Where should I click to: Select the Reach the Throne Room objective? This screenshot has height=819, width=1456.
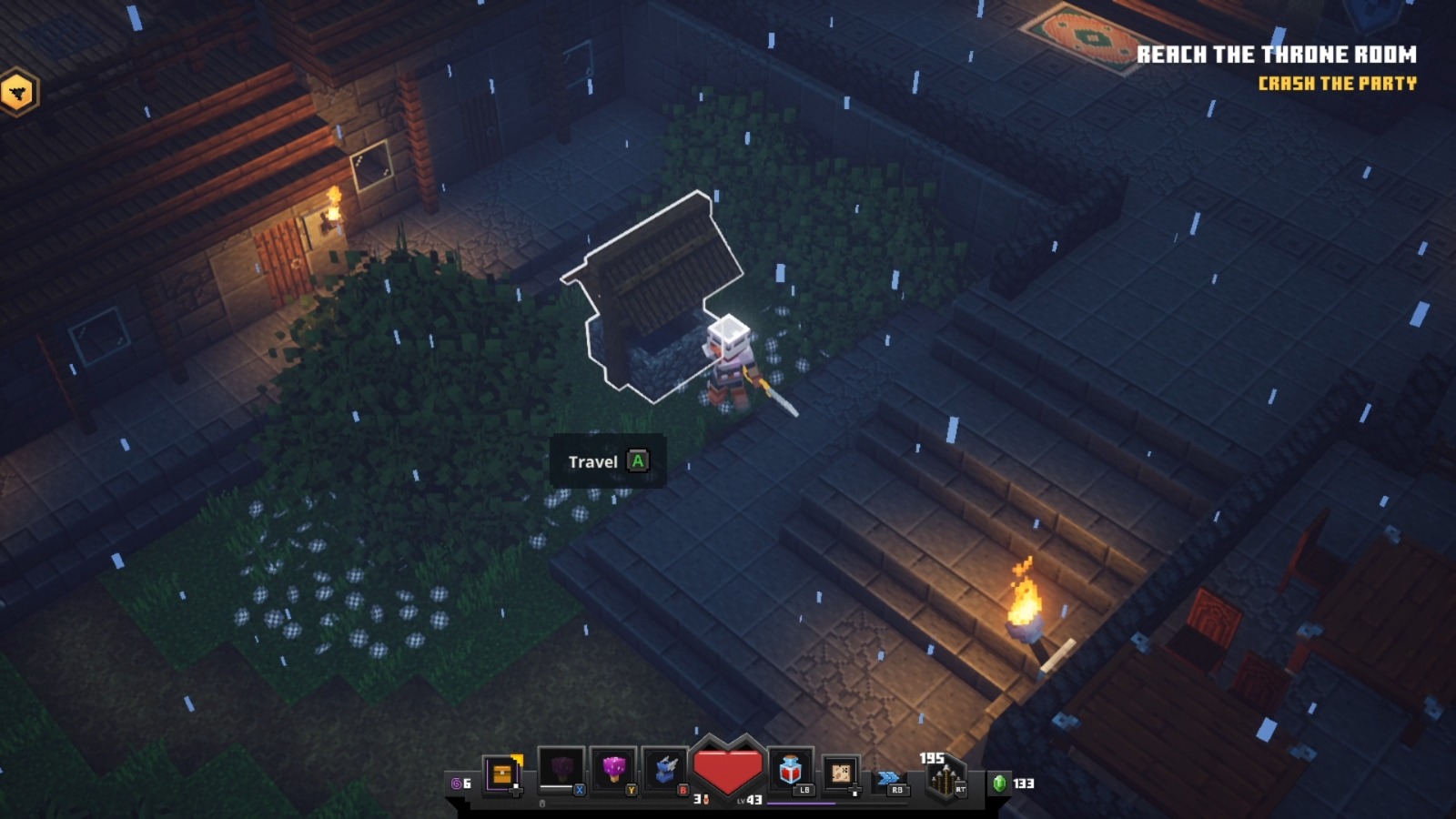(x=1276, y=55)
